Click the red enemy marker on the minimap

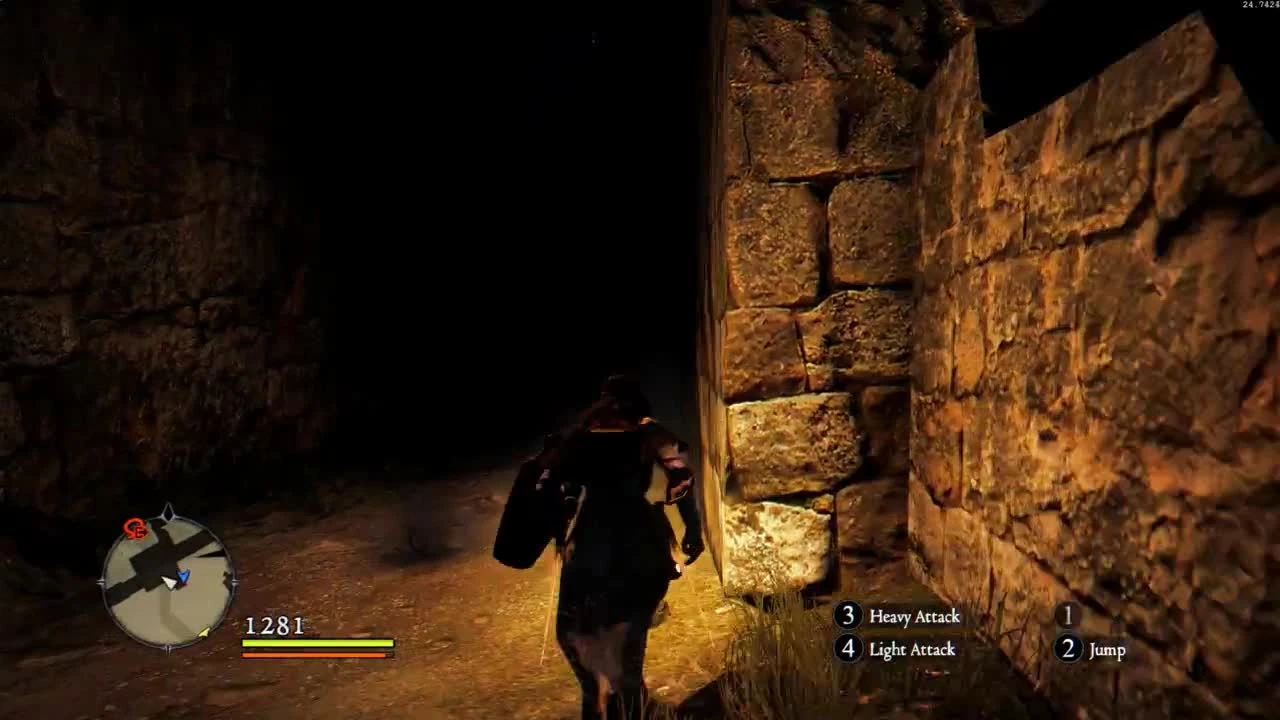click(x=134, y=529)
